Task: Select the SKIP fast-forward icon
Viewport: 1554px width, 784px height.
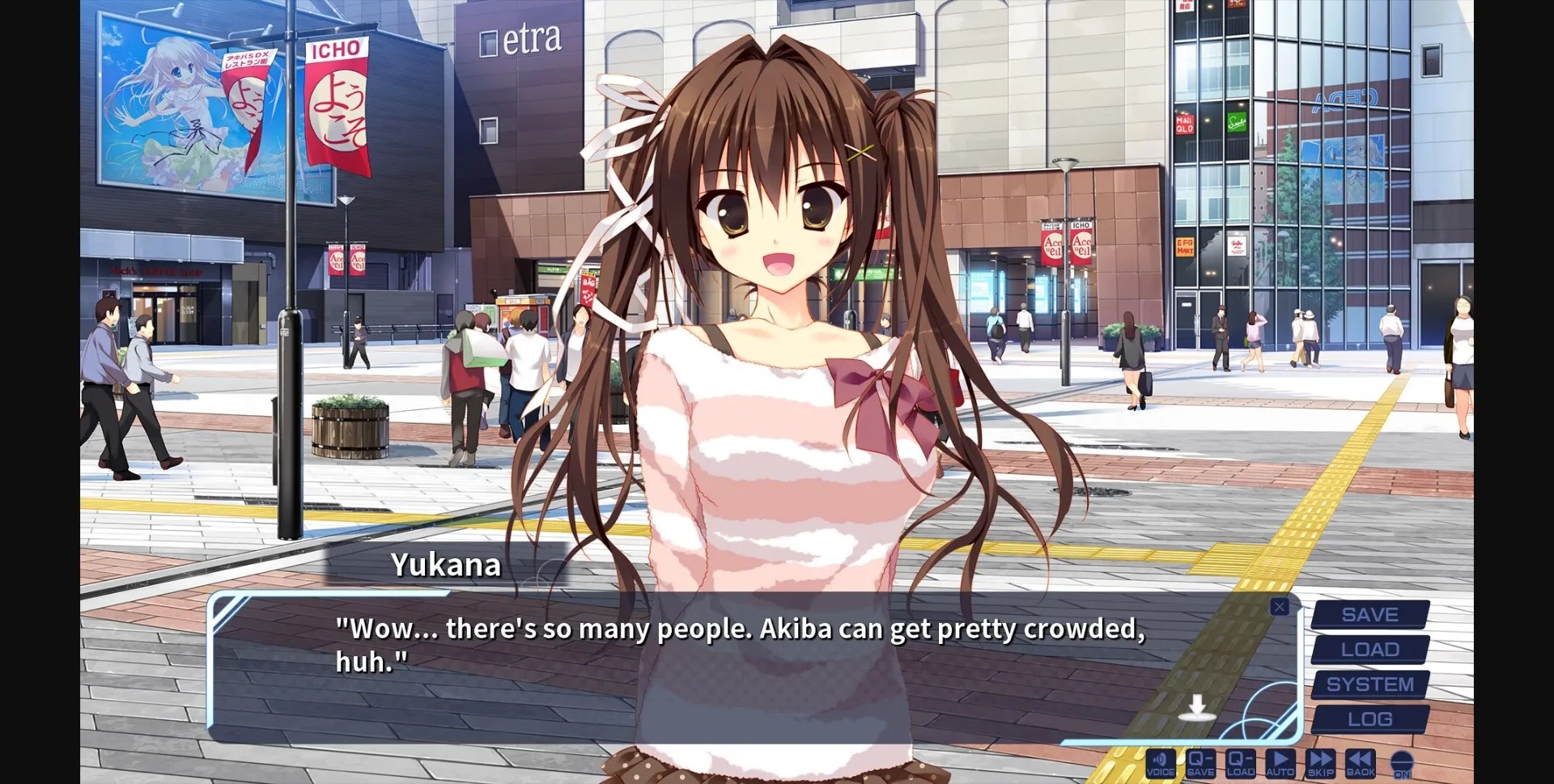Action: (x=1321, y=763)
